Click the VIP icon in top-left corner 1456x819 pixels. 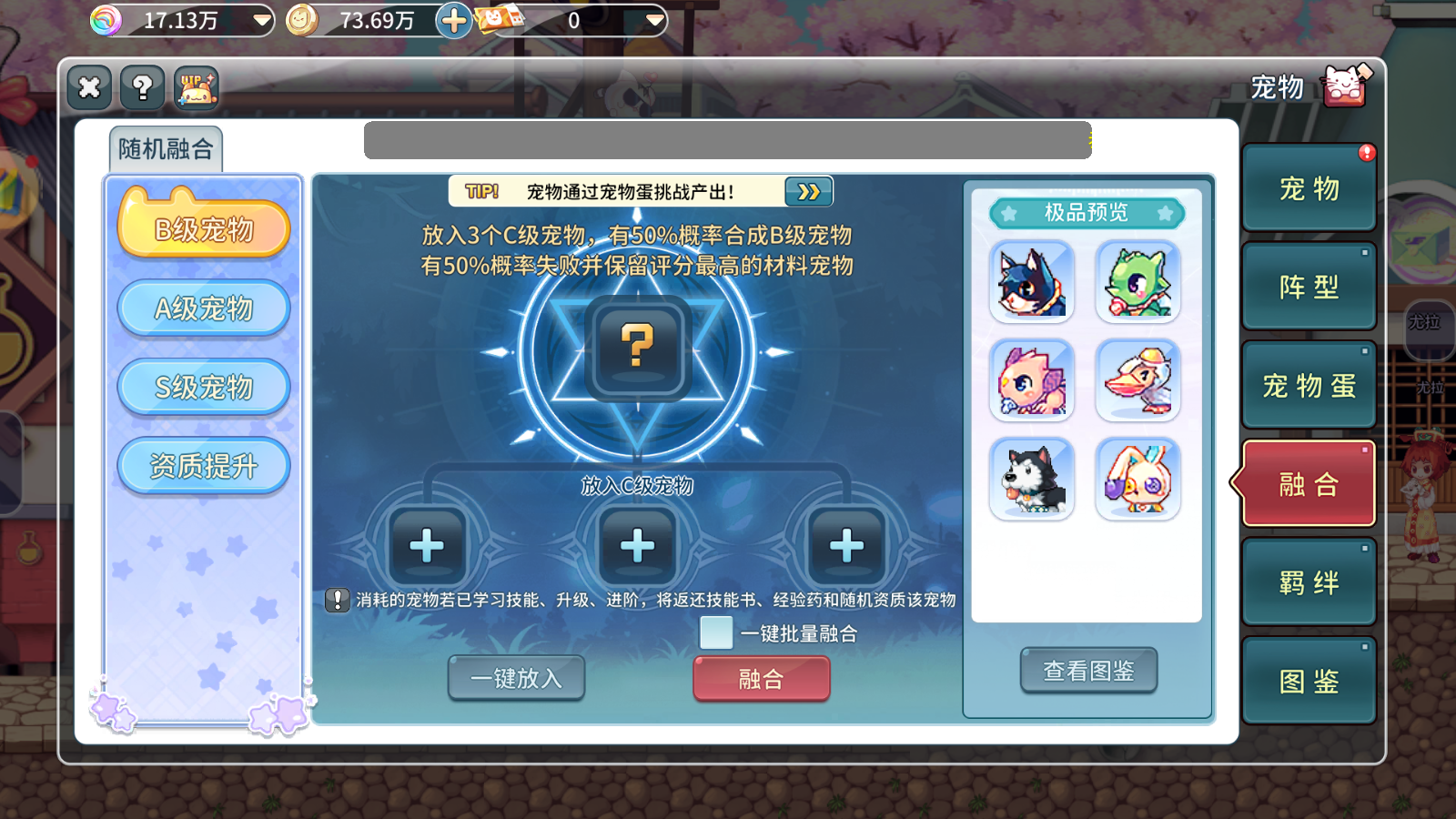coord(195,88)
